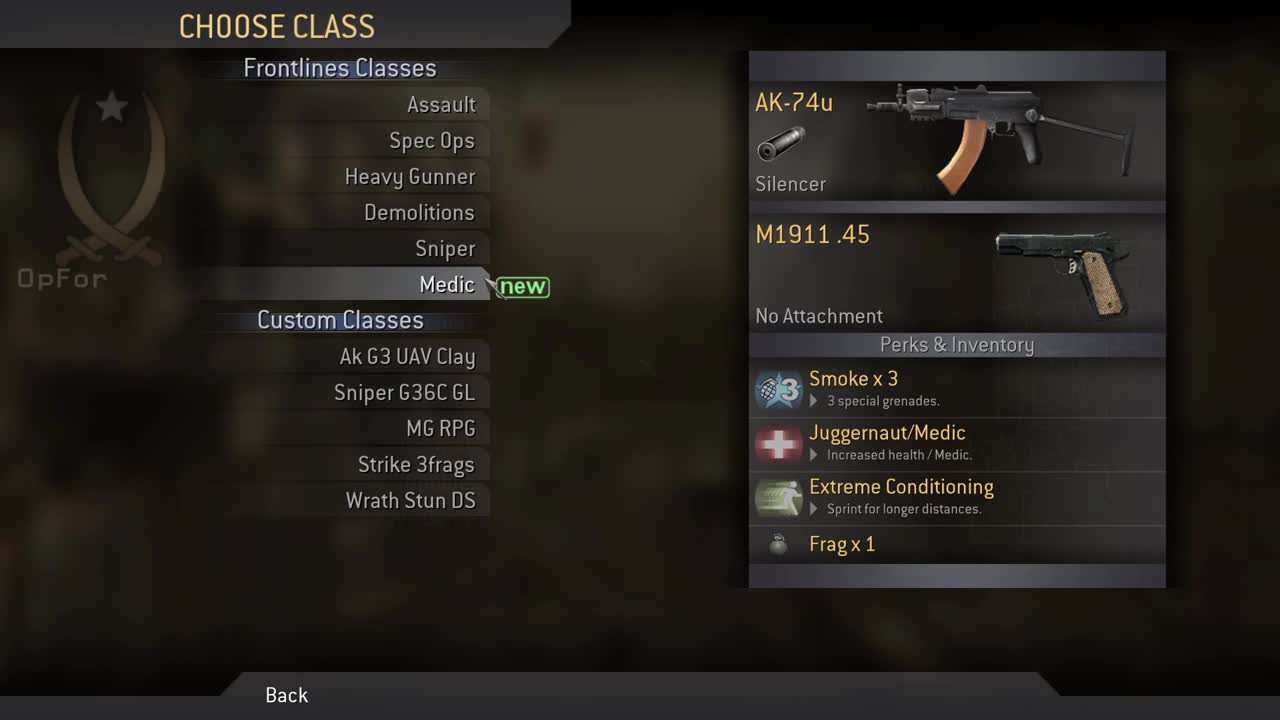
Task: Select the Medic class
Action: 447,284
